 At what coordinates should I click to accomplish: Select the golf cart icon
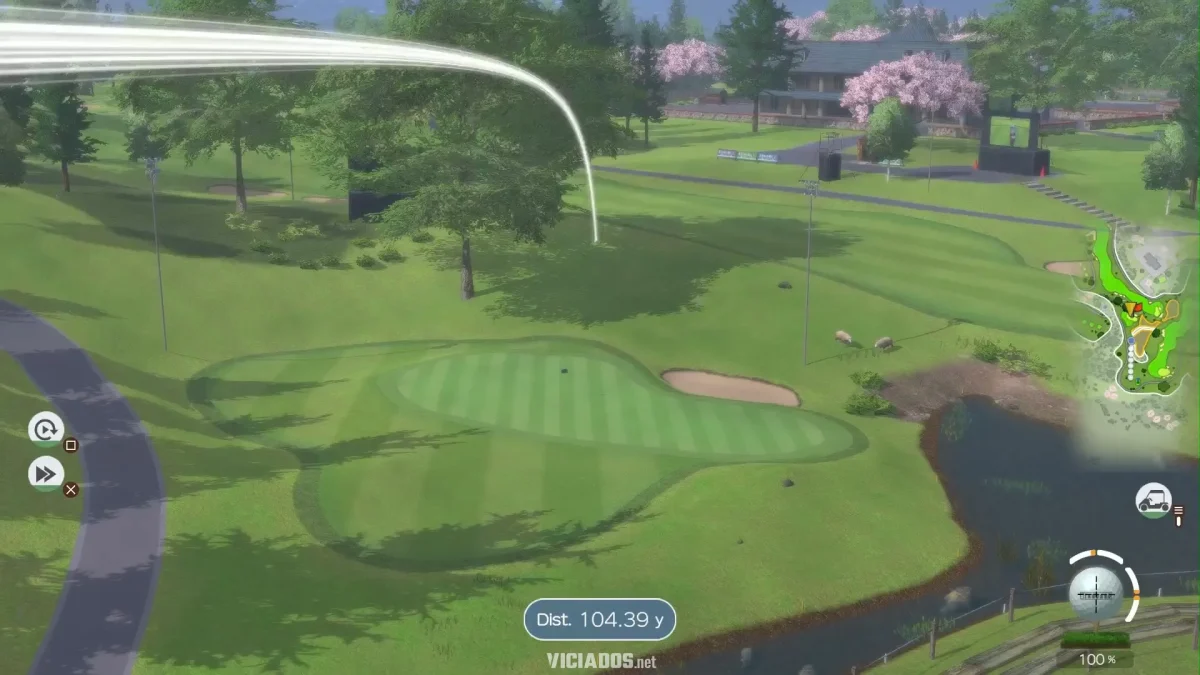[x=1153, y=499]
